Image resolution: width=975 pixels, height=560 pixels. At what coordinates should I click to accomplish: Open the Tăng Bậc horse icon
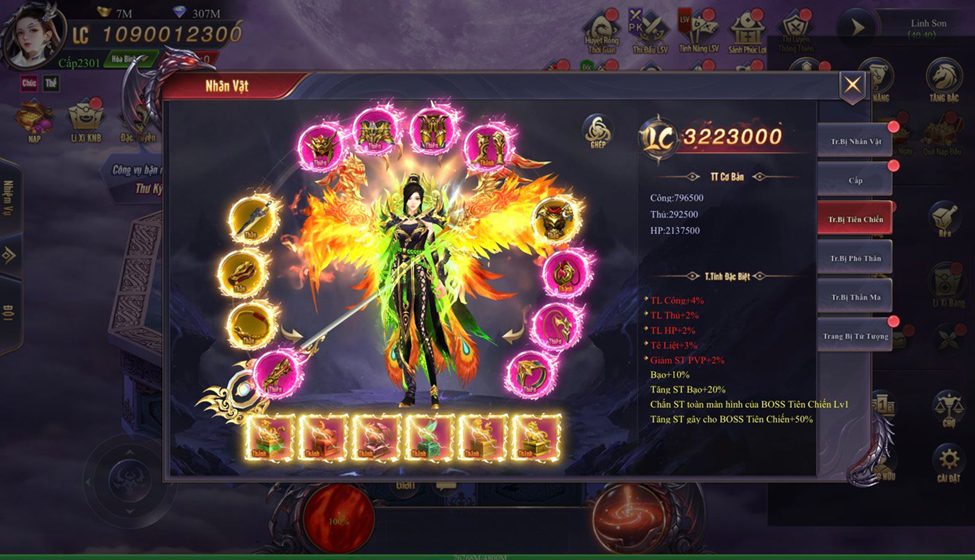pos(943,79)
